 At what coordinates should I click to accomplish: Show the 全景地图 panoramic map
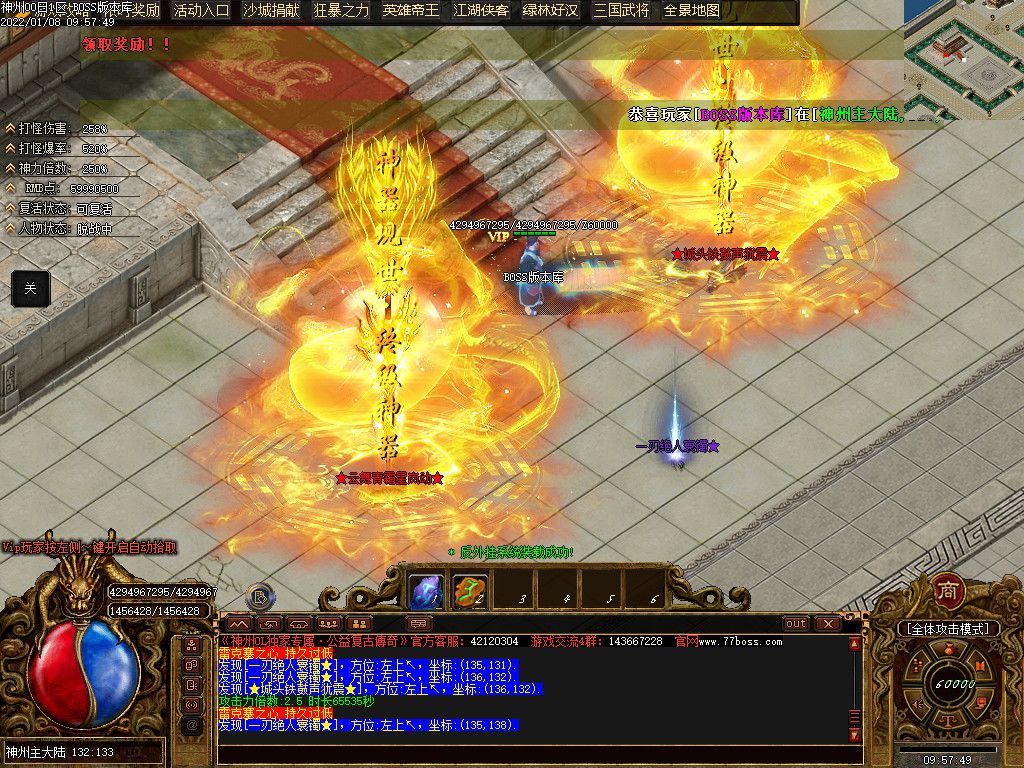pos(691,11)
